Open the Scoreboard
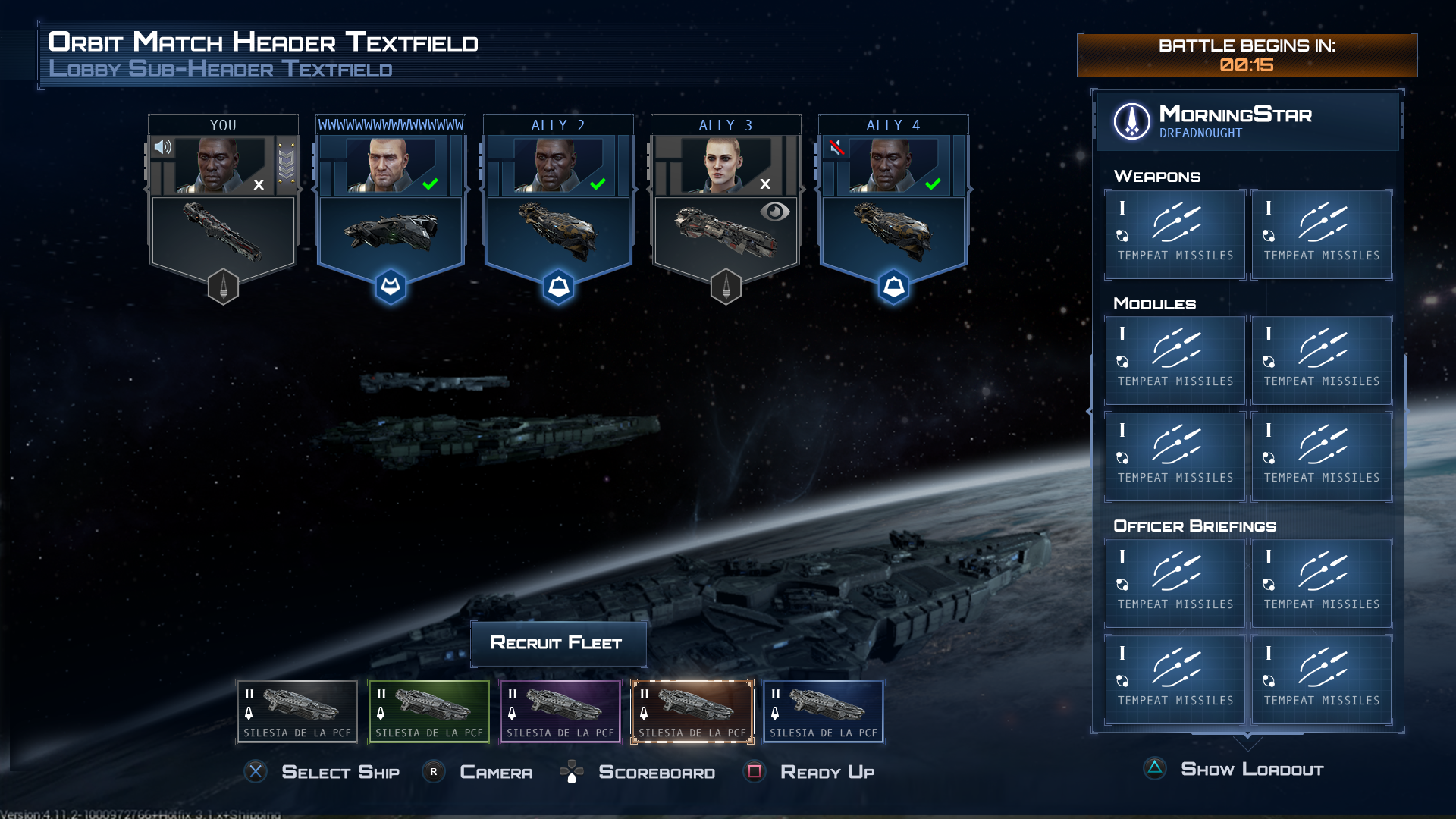Viewport: 1456px width, 819px height. pyautogui.click(x=656, y=772)
